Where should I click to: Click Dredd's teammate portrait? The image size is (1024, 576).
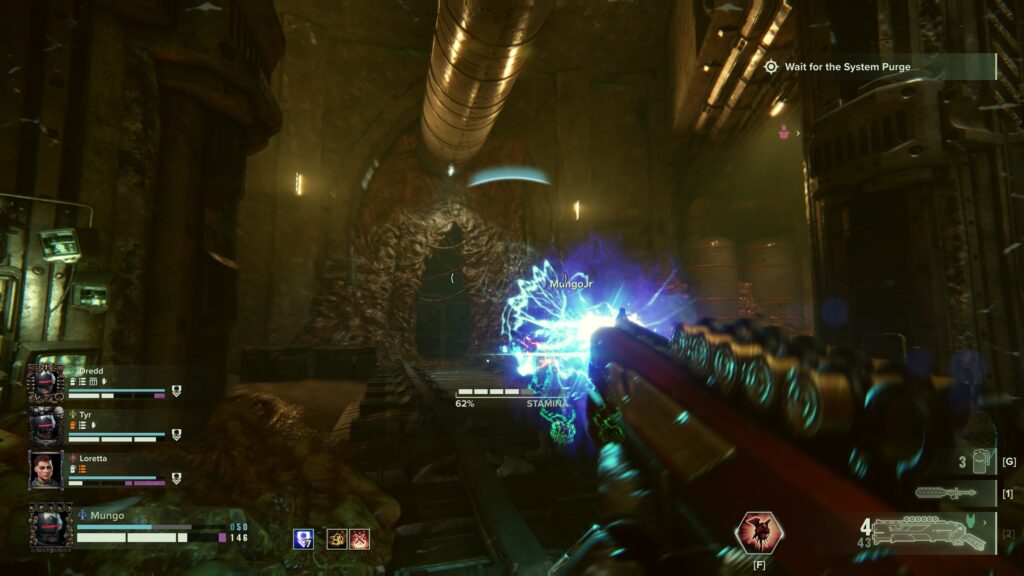coord(46,382)
